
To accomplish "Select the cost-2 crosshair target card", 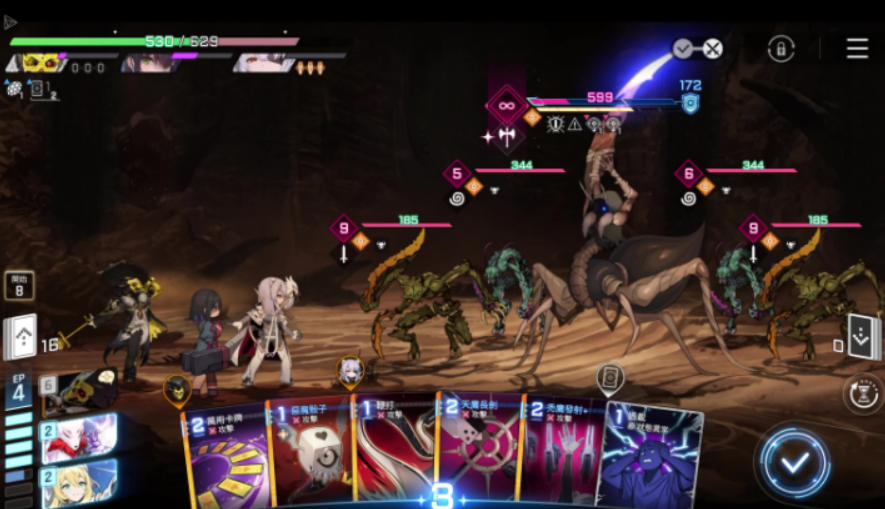I will (x=477, y=450).
